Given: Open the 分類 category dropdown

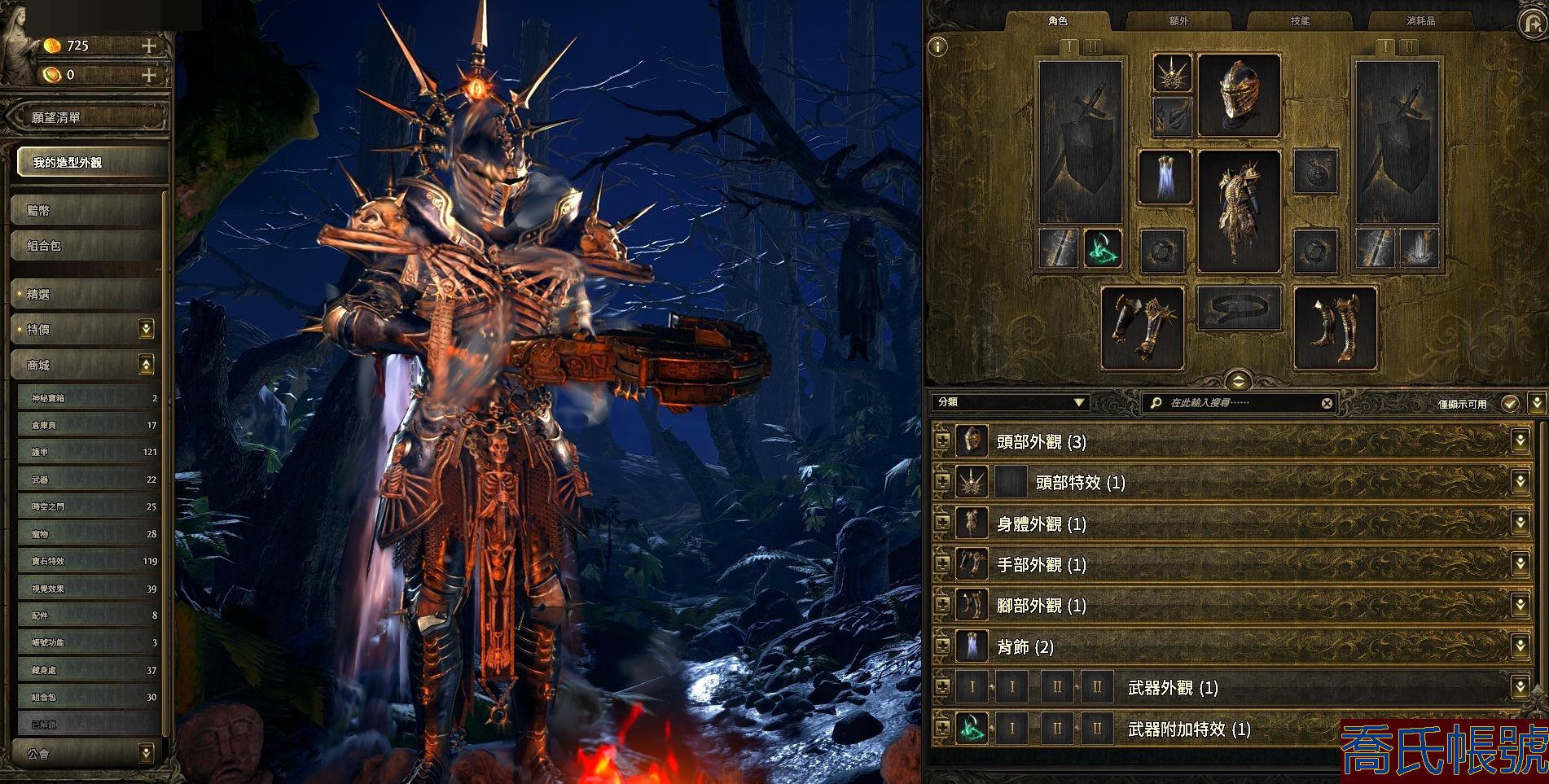Looking at the screenshot, I should (x=1011, y=402).
